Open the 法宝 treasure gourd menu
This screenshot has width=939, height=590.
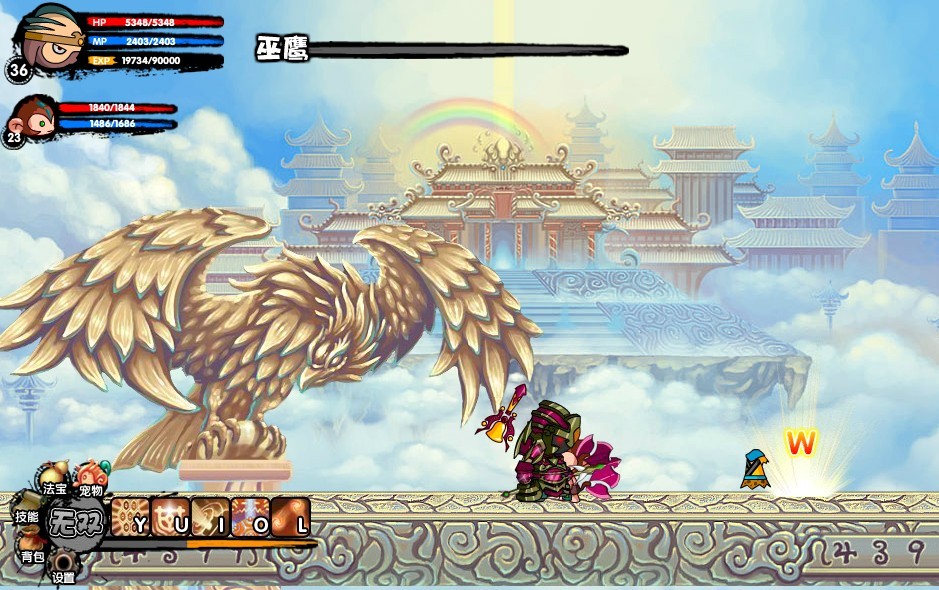pos(55,478)
